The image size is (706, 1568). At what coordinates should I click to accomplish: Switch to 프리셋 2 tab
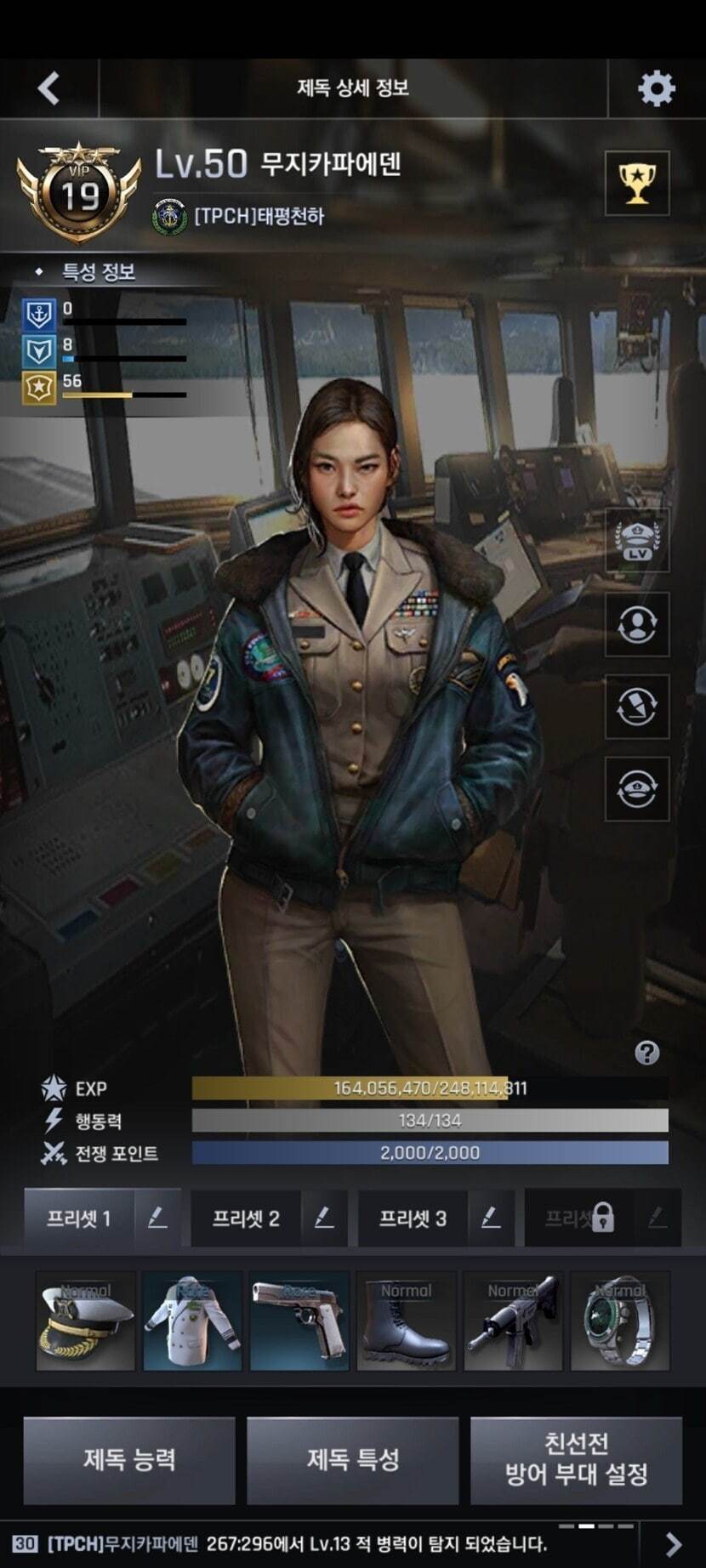(246, 1219)
